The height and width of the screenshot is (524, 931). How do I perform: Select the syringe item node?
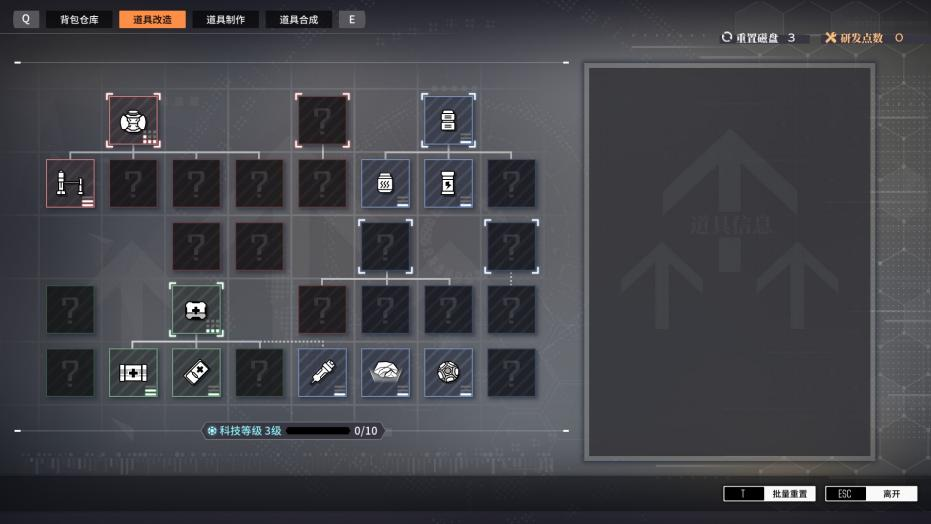tap(322, 372)
